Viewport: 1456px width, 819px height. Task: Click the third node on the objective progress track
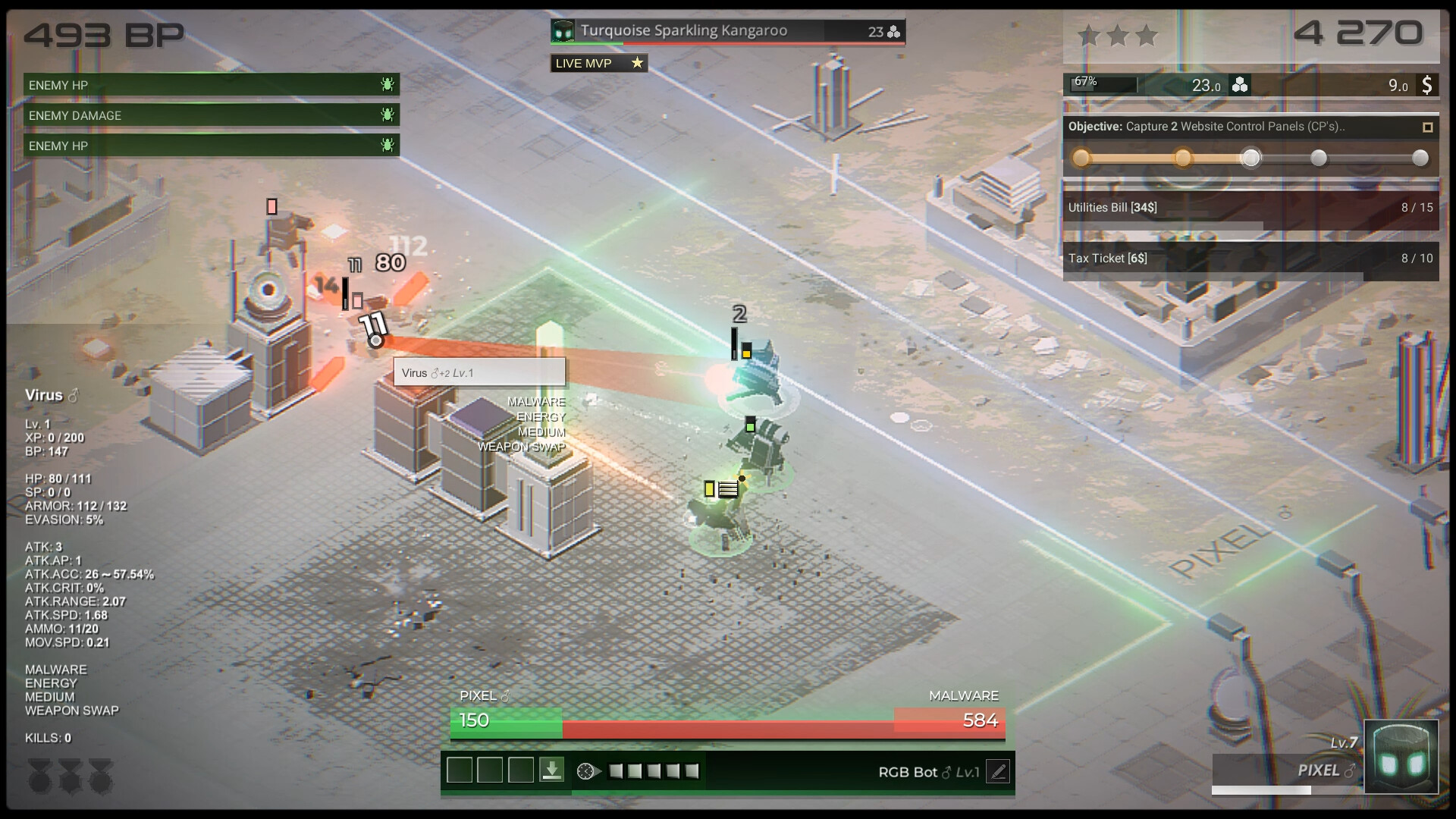coord(1250,158)
